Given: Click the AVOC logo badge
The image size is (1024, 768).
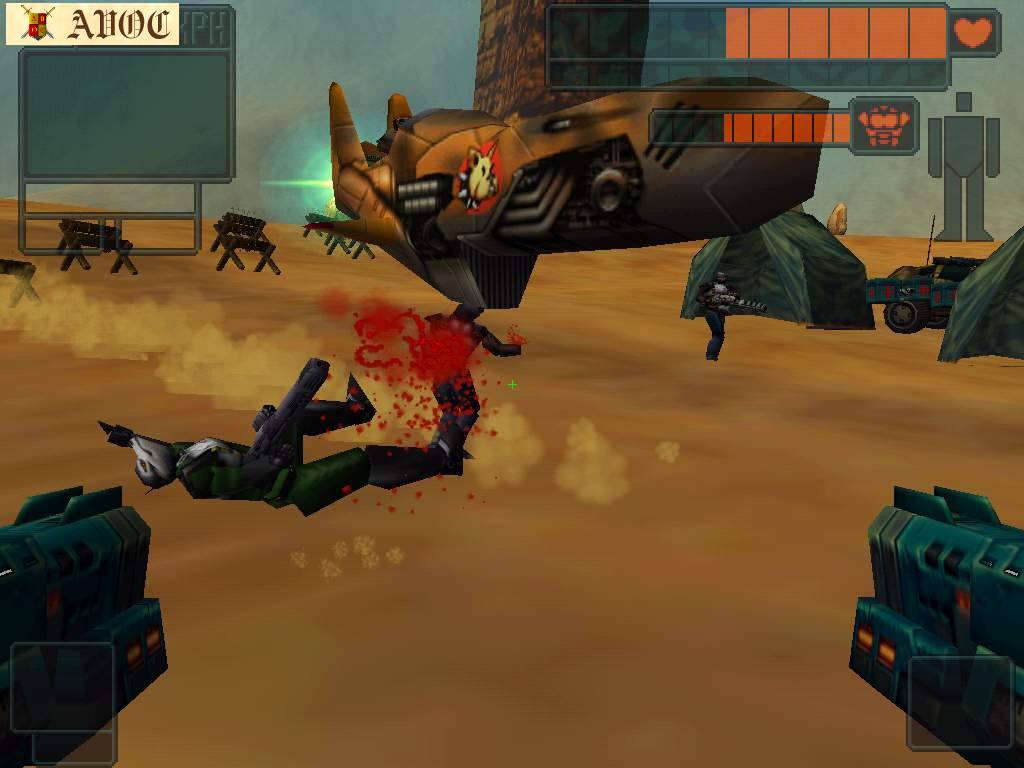Looking at the screenshot, I should pyautogui.click(x=92, y=25).
